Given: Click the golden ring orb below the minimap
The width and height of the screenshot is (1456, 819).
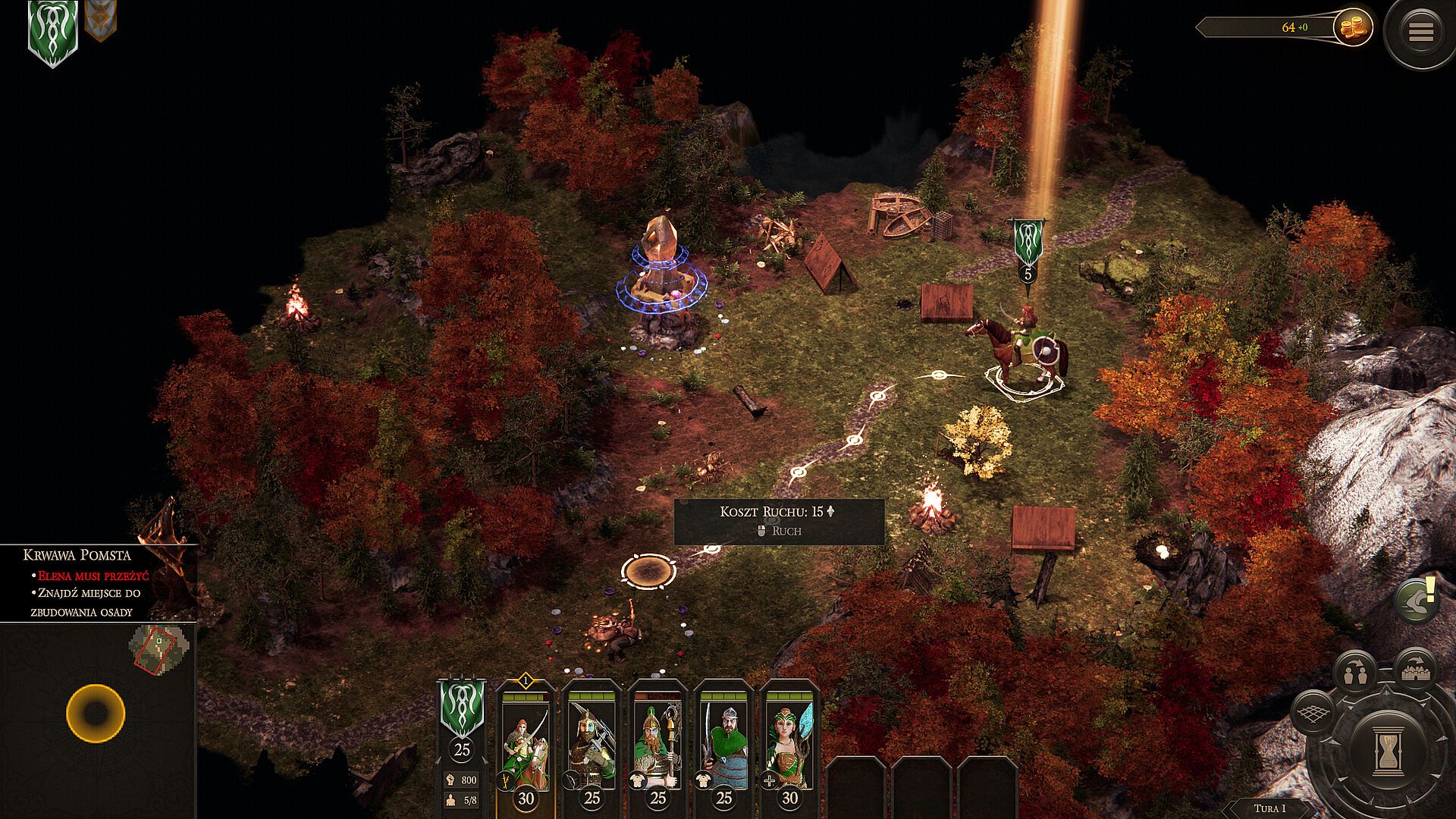Looking at the screenshot, I should tap(96, 713).
